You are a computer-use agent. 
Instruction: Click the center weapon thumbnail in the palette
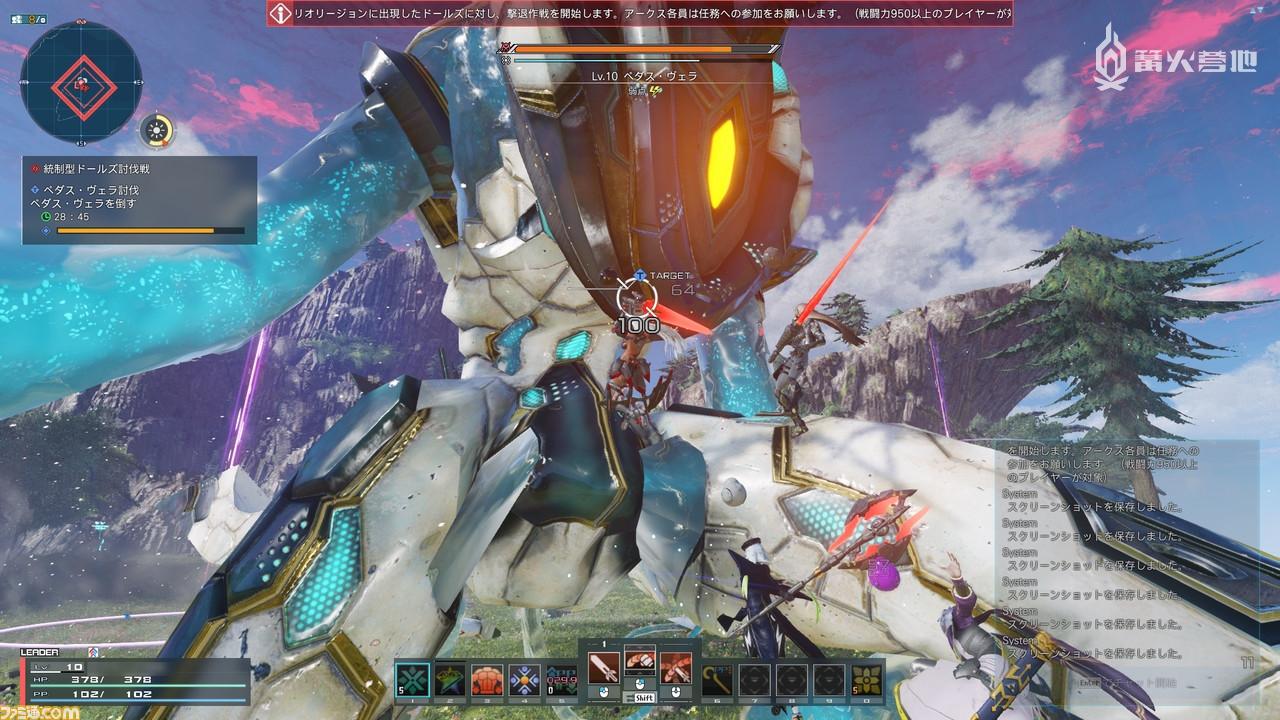(640, 662)
